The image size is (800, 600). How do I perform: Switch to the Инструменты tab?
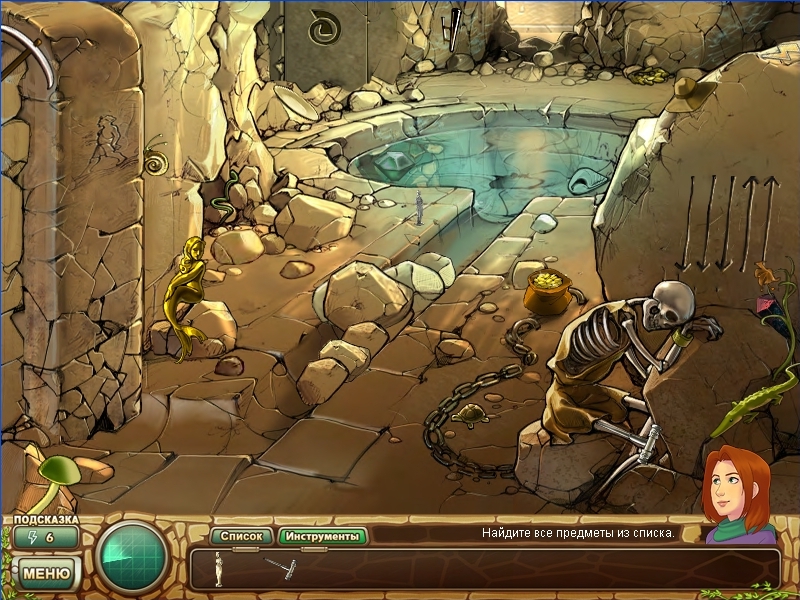coord(322,537)
